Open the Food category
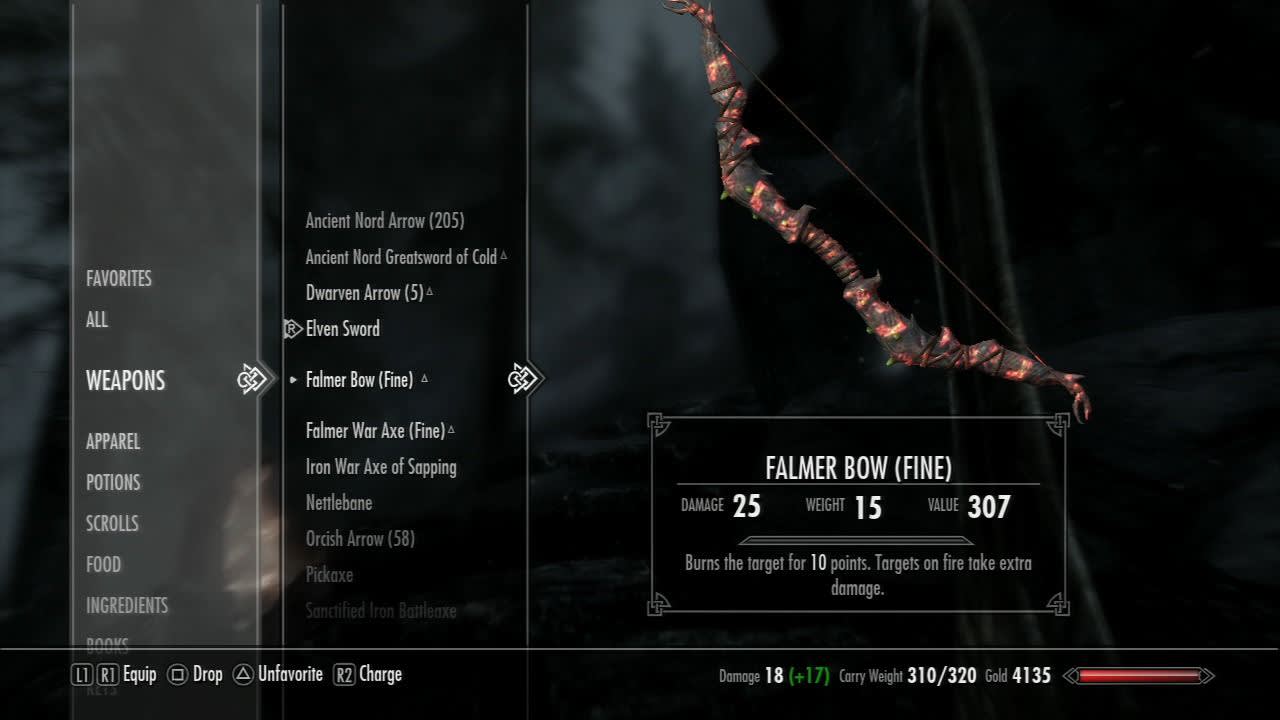The width and height of the screenshot is (1280, 720). (103, 565)
